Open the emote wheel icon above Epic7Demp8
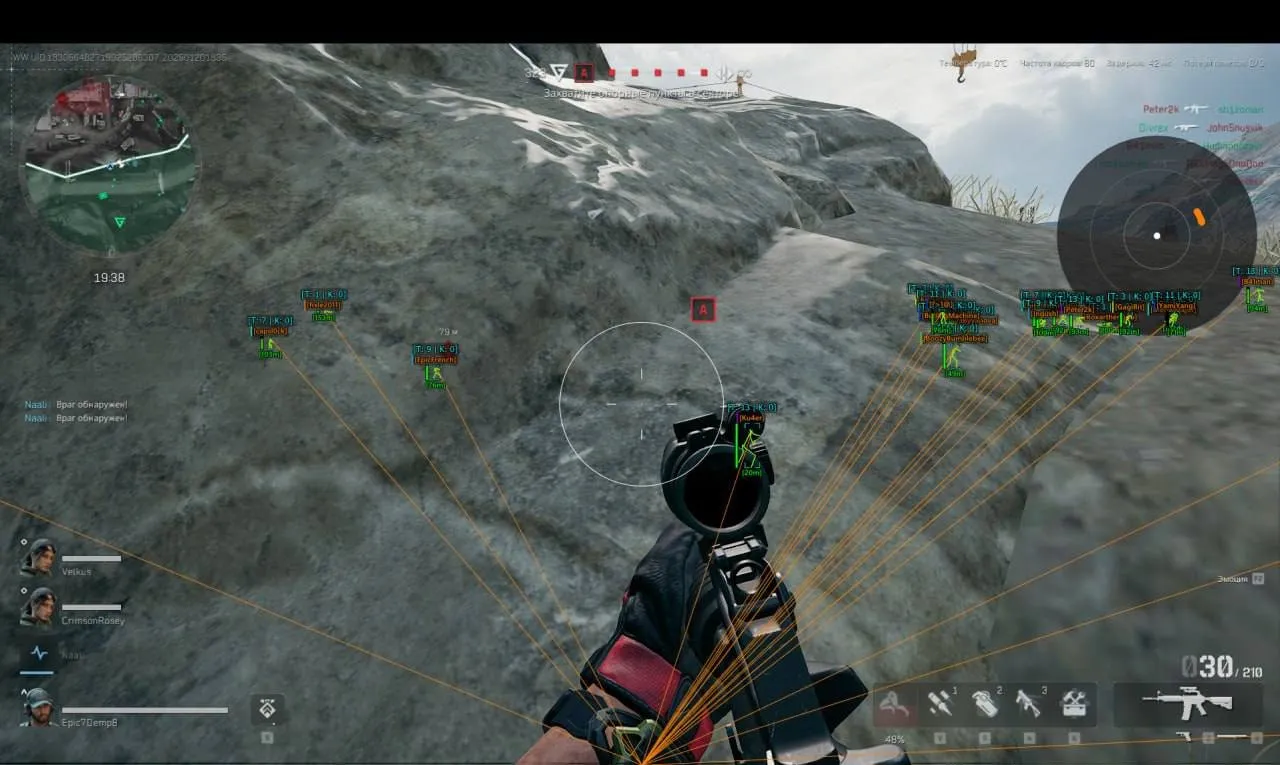 266,709
